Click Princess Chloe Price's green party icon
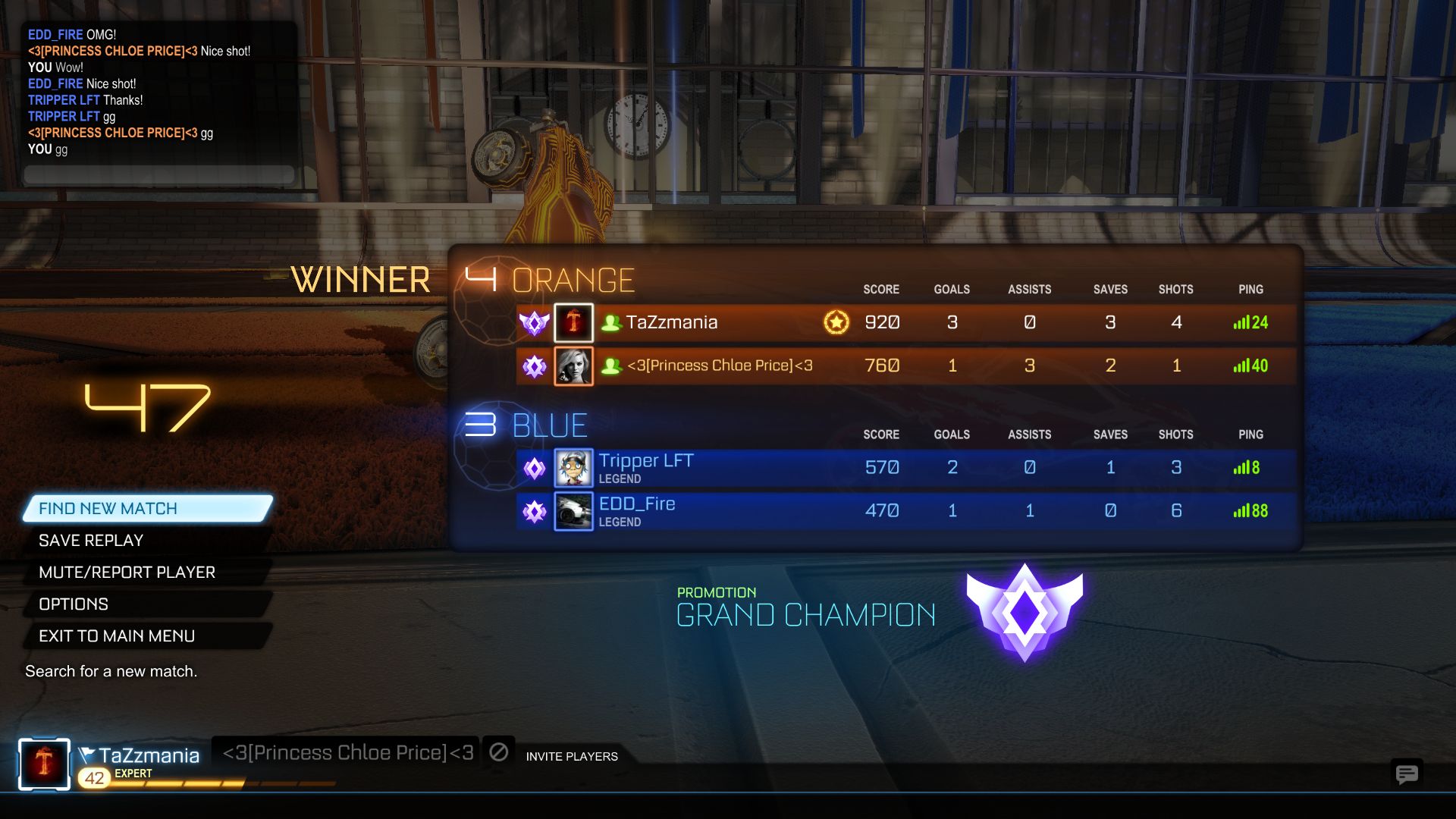 point(613,366)
